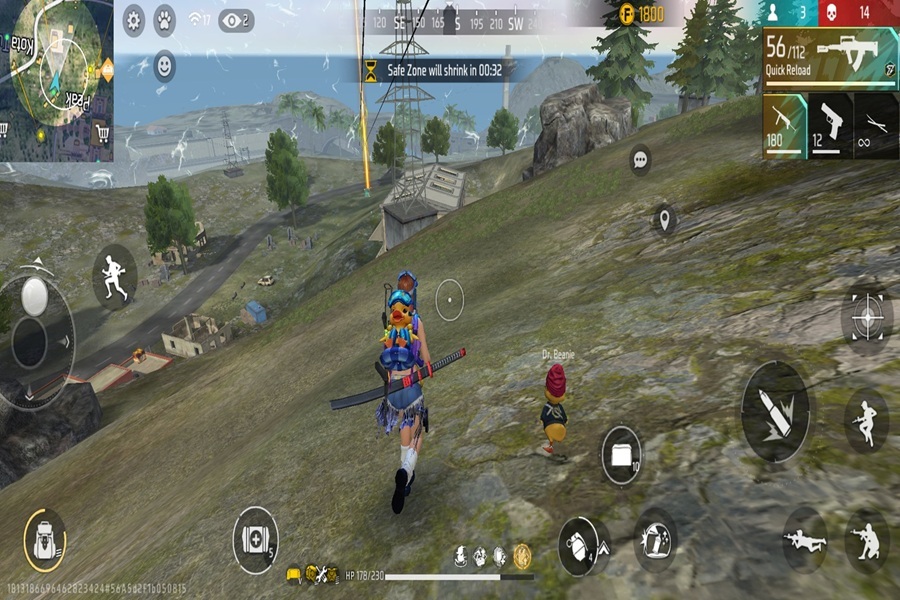Open the shop cart beside the minimap
The image size is (900, 600).
[x=101, y=133]
